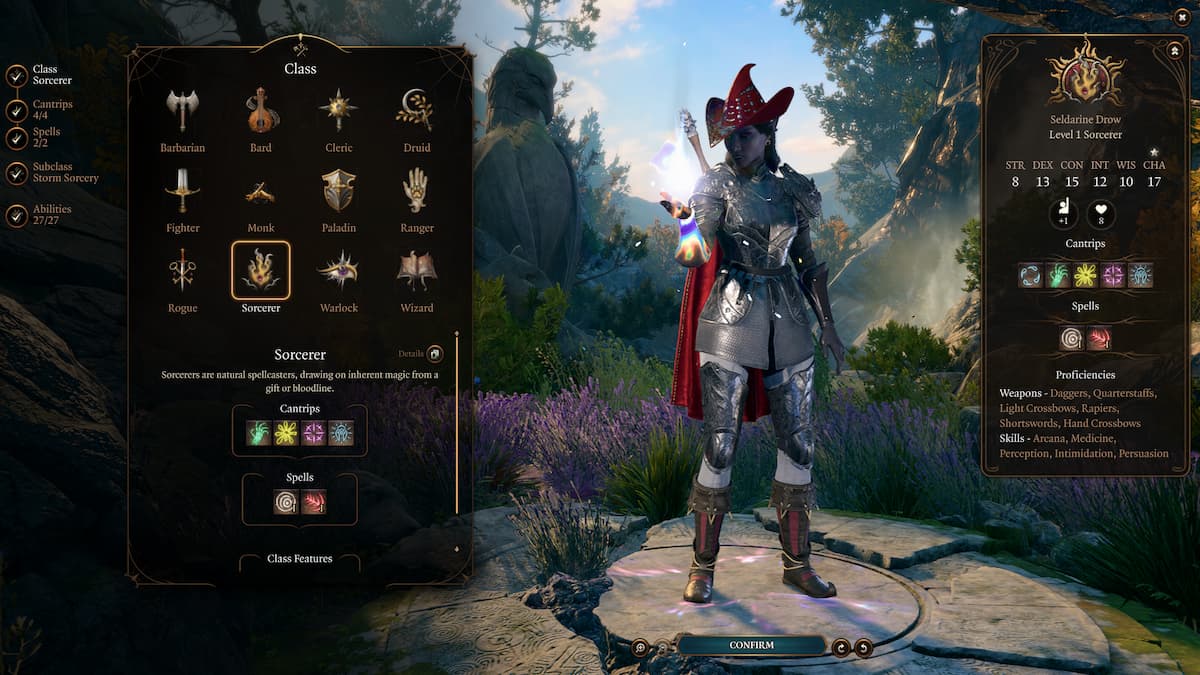Viewport: 1200px width, 675px height.
Task: Collapse the character summary panel
Action: click(x=1173, y=49)
